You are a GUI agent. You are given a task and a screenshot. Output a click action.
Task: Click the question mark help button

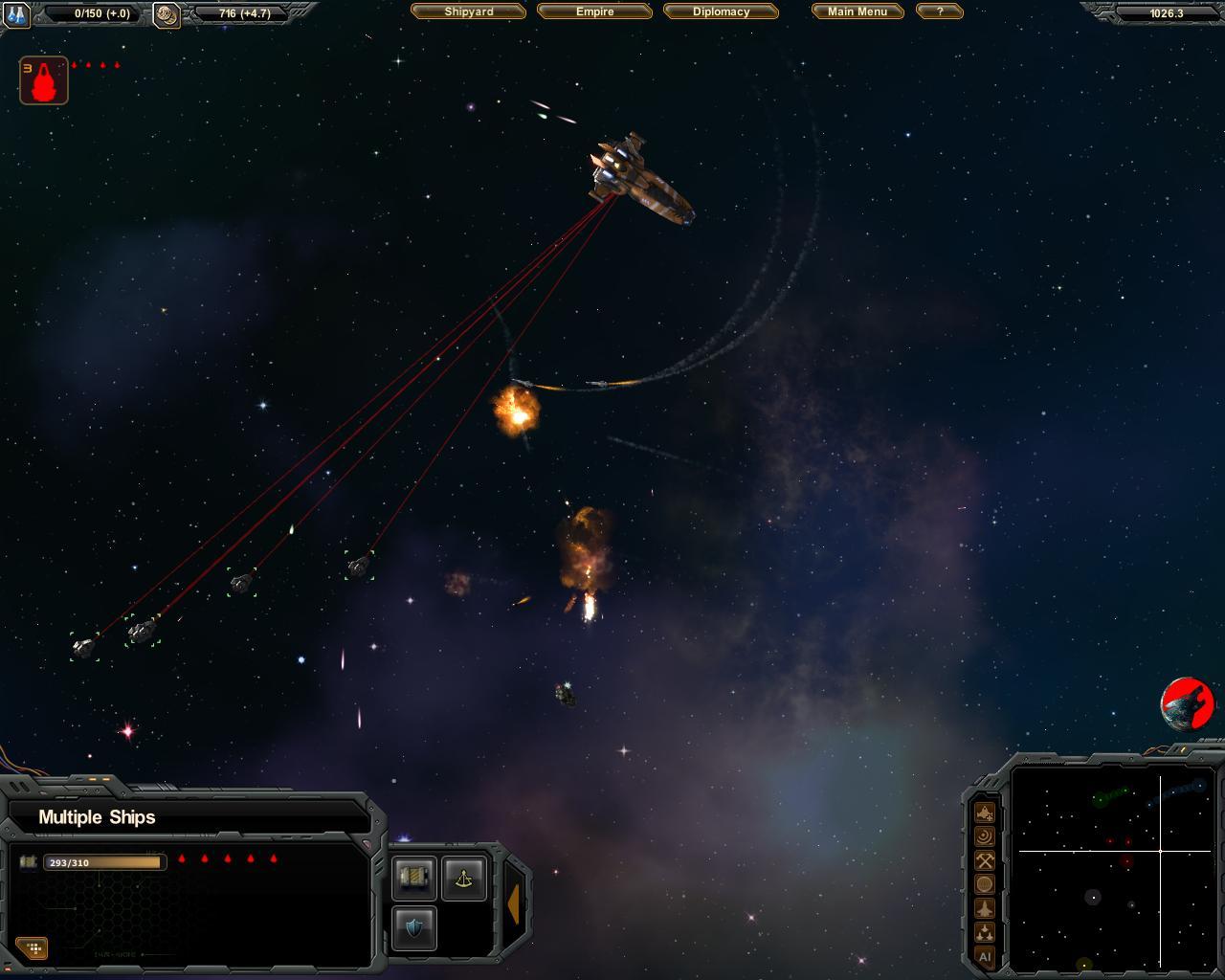tap(939, 11)
